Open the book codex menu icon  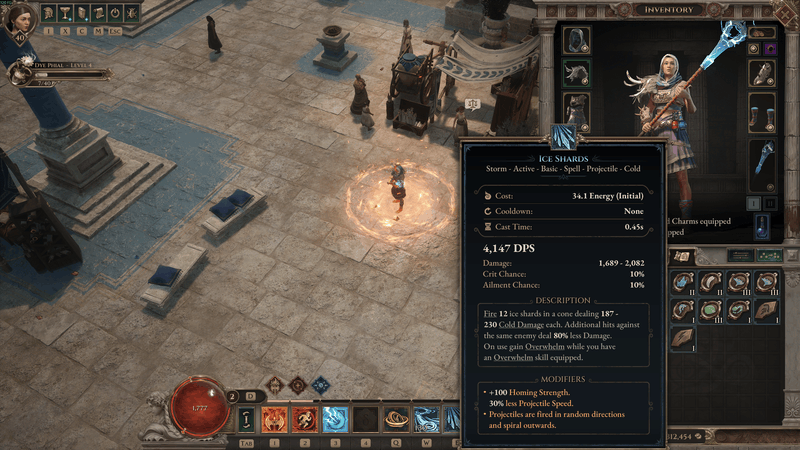81,13
